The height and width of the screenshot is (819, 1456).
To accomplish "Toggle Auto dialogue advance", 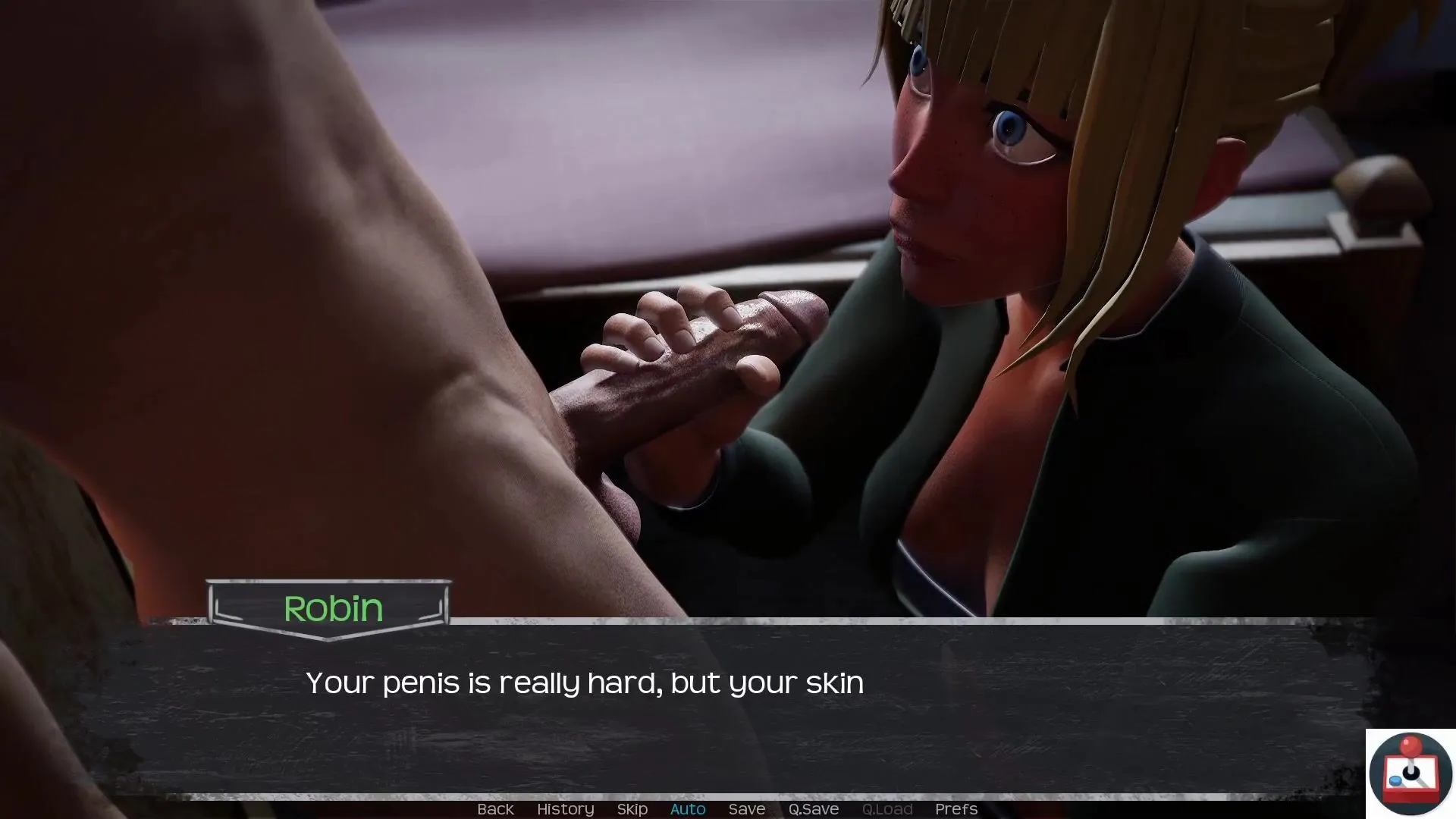I will tap(688, 809).
